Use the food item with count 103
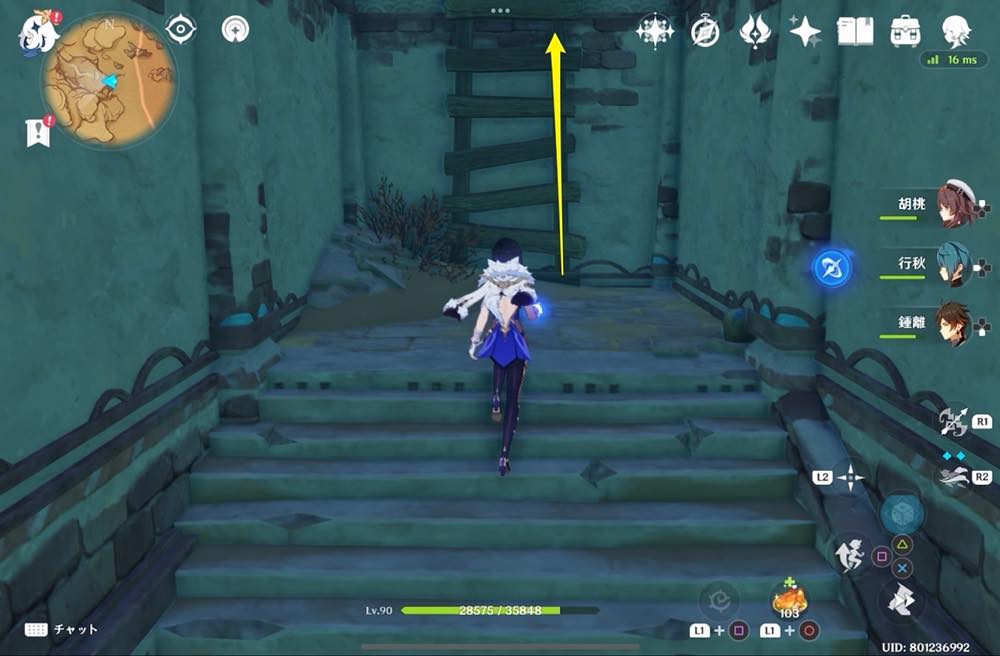 tap(789, 600)
